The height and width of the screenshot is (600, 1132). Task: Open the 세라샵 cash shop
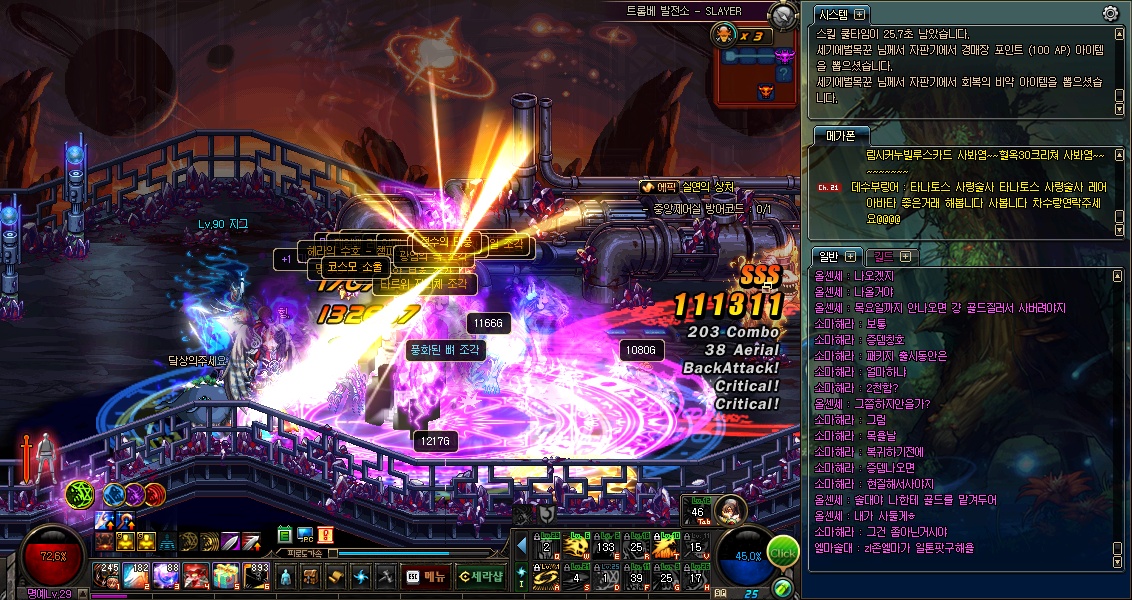(481, 576)
